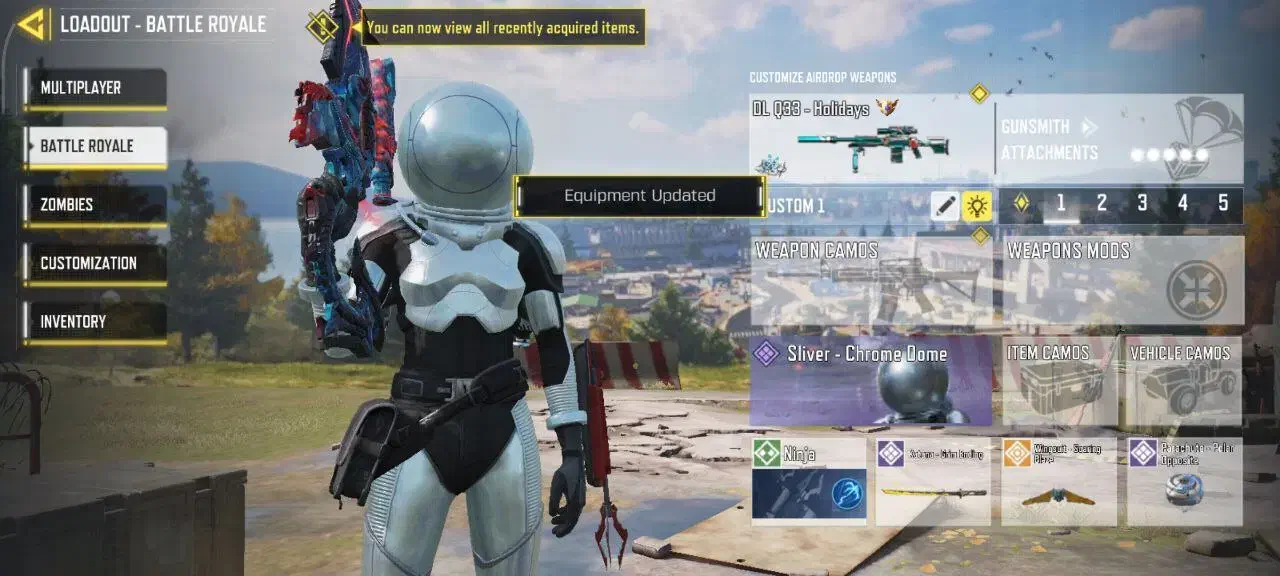This screenshot has height=576, width=1280.
Task: Switch to airdrop loadout slot 2
Action: [1102, 204]
